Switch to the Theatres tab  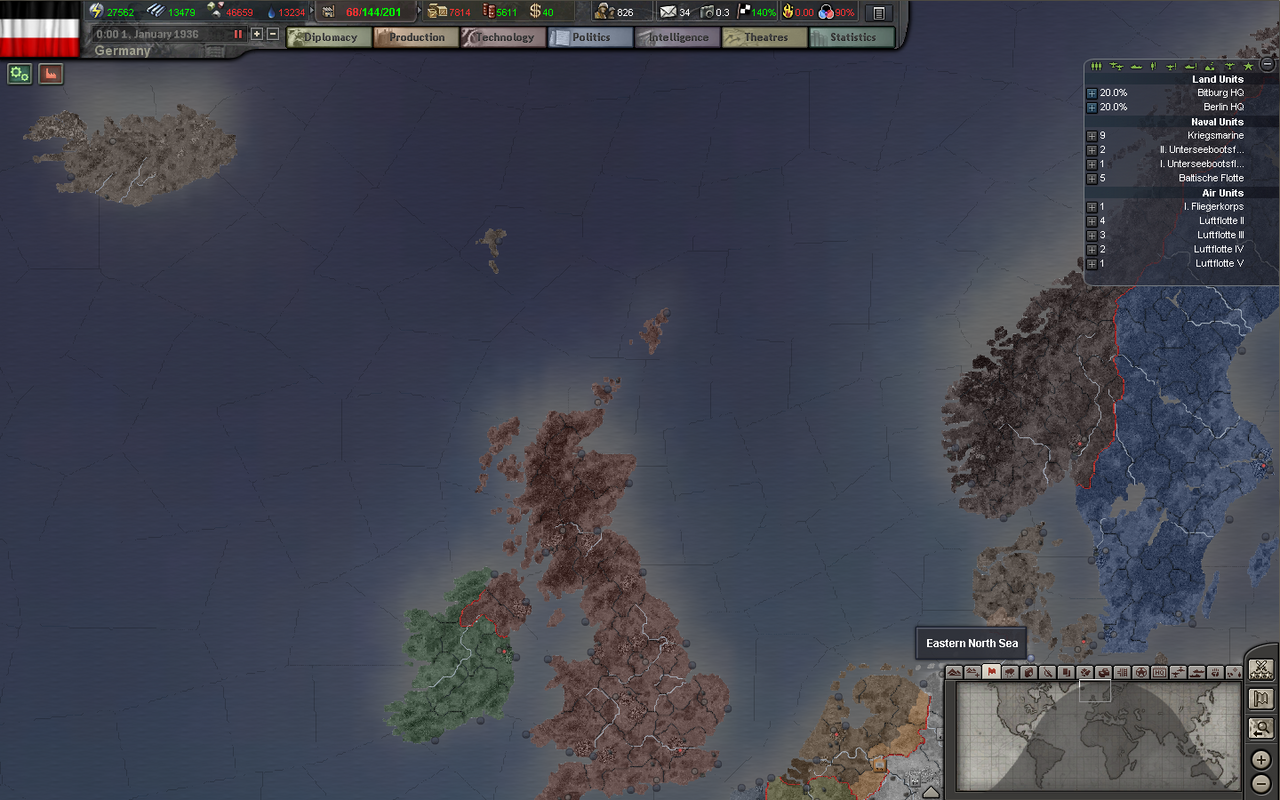click(x=765, y=38)
